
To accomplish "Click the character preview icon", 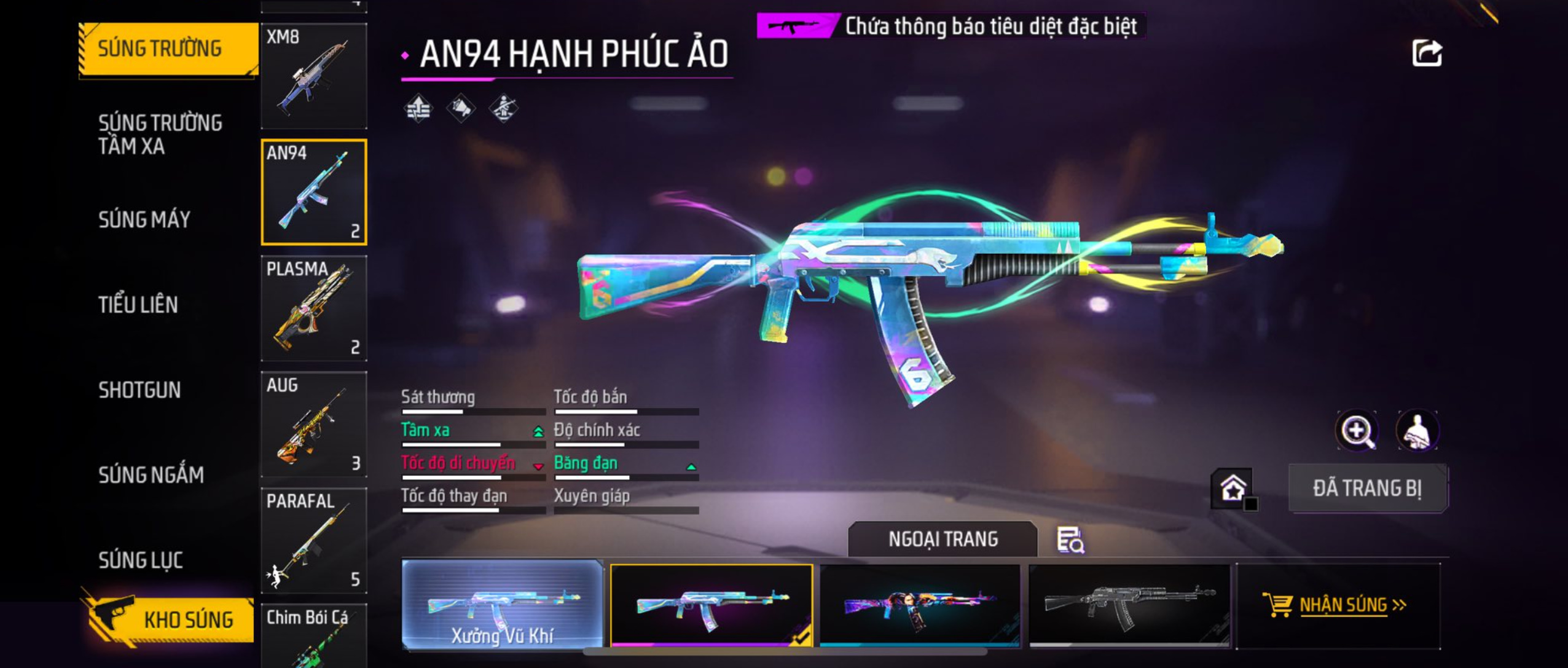I will [1417, 431].
